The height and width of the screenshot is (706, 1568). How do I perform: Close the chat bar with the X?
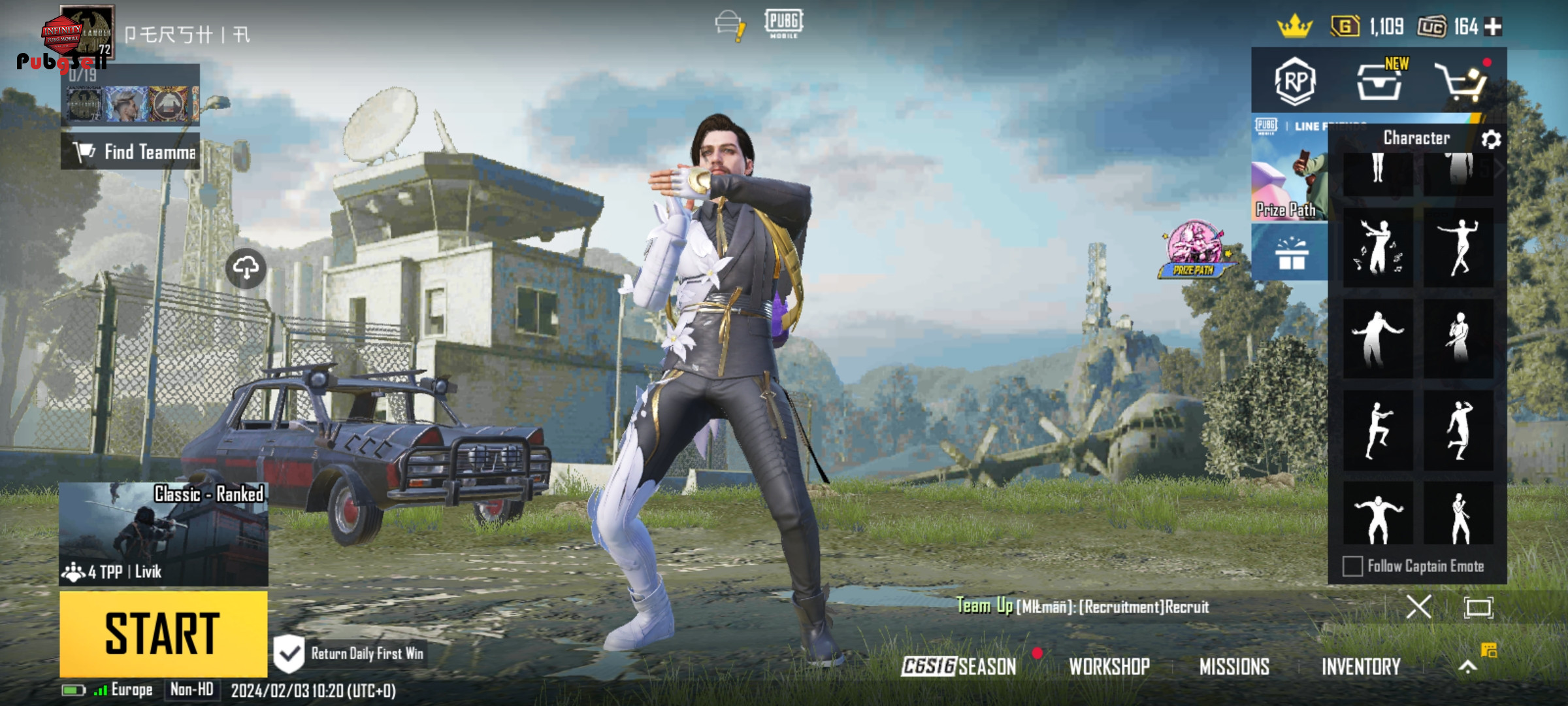(1418, 607)
